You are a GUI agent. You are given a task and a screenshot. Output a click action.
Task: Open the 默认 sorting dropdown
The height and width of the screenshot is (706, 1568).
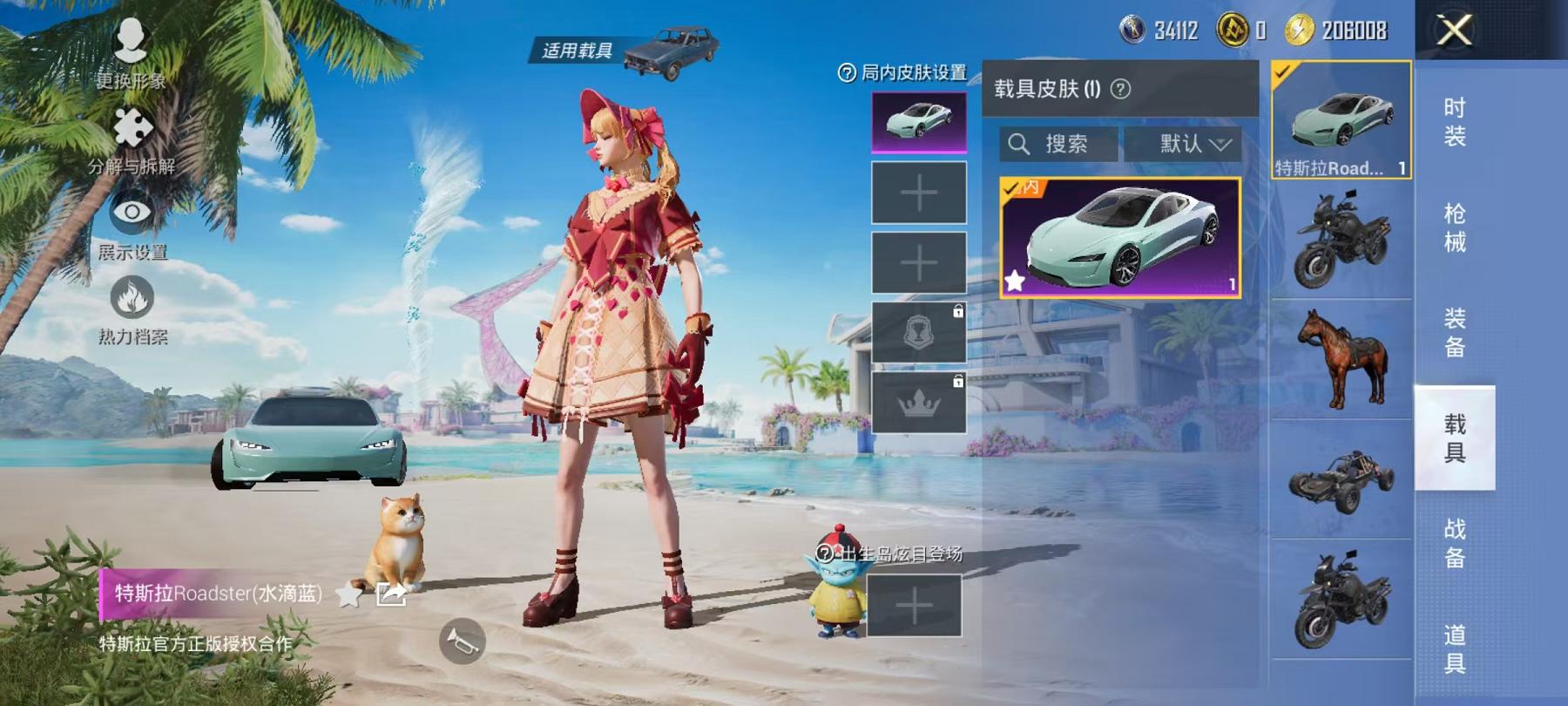pyautogui.click(x=1185, y=144)
